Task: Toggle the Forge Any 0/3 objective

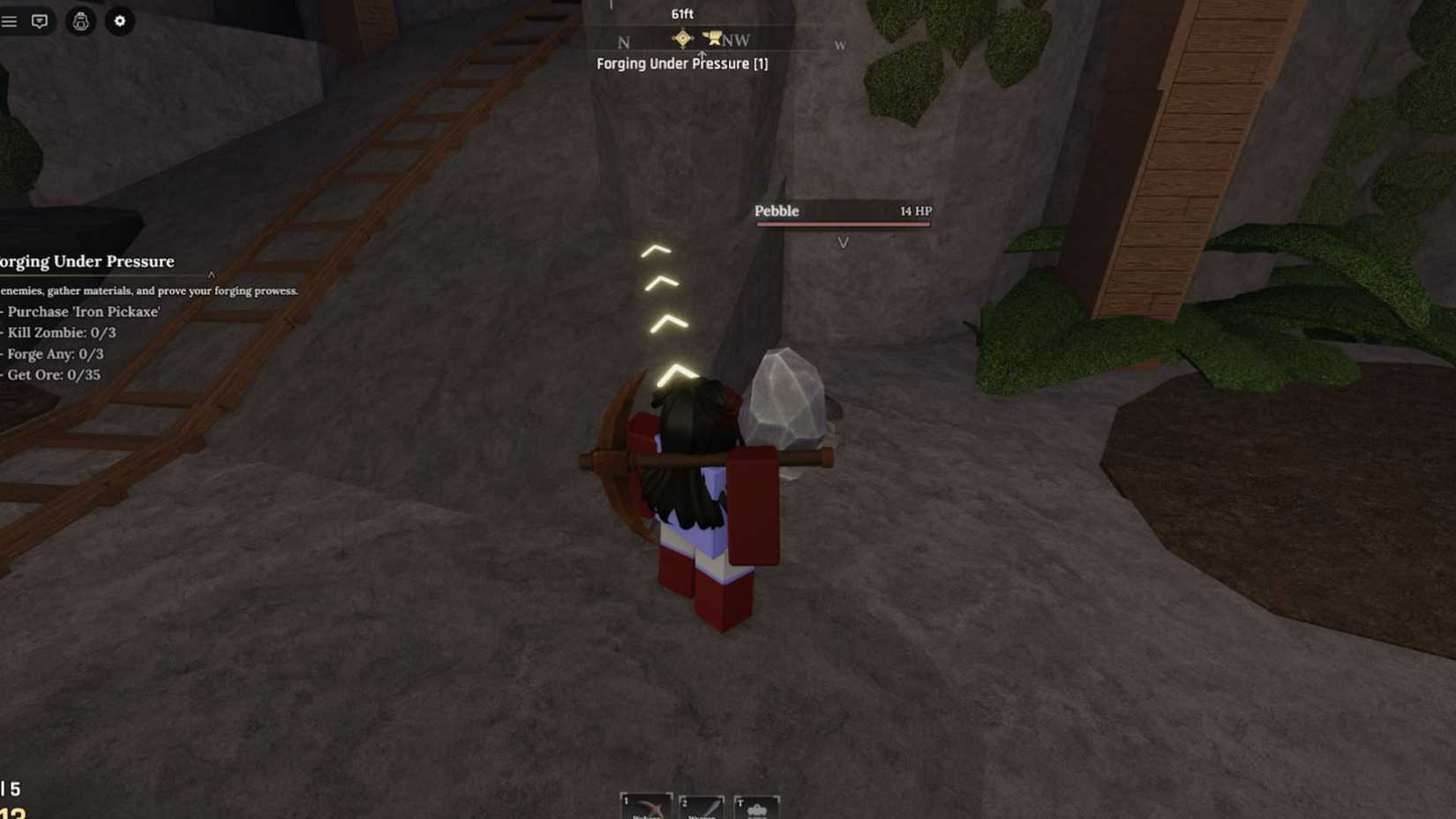Action: click(55, 354)
